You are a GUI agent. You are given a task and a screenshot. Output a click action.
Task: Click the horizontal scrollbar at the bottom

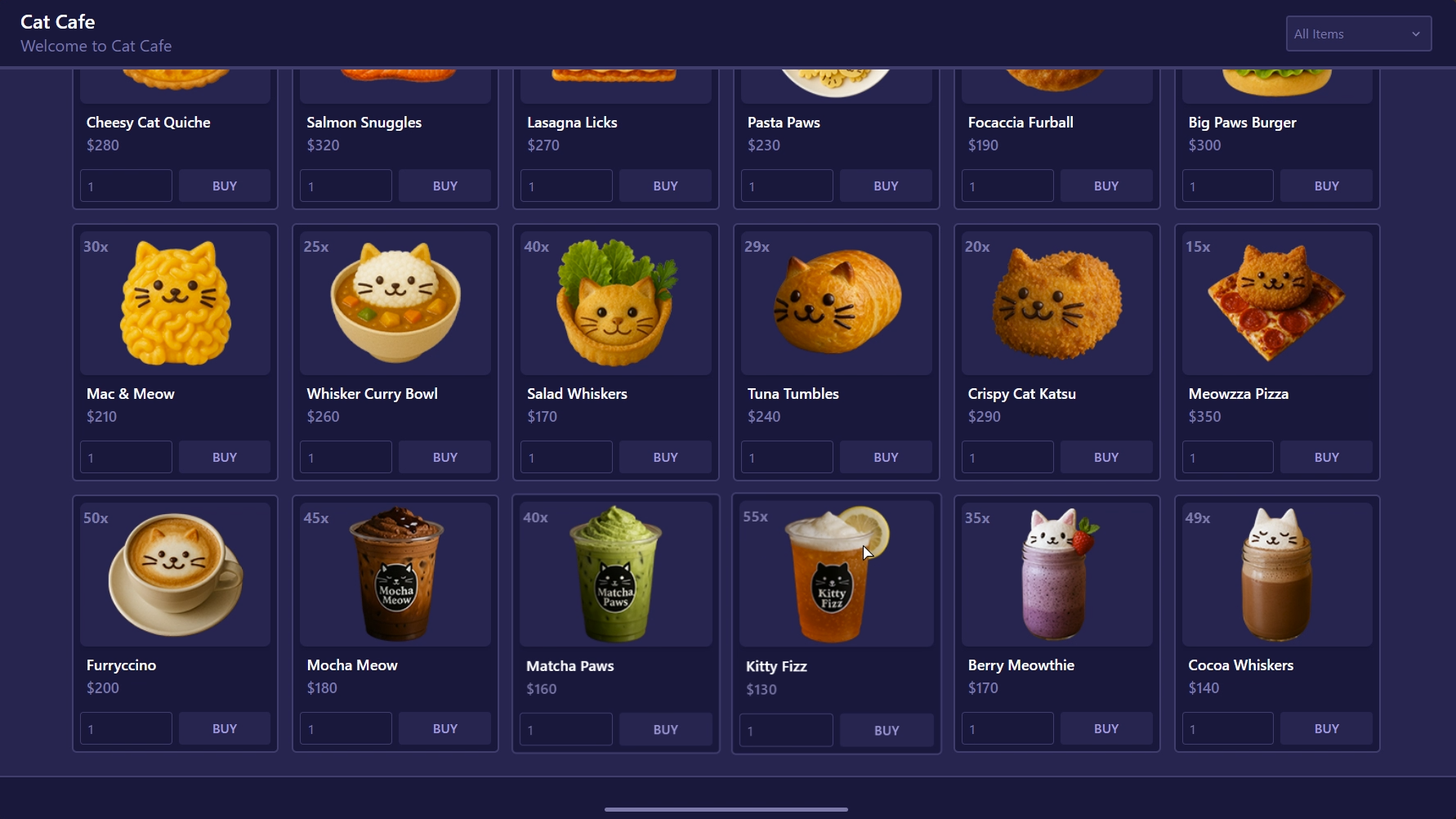726,808
